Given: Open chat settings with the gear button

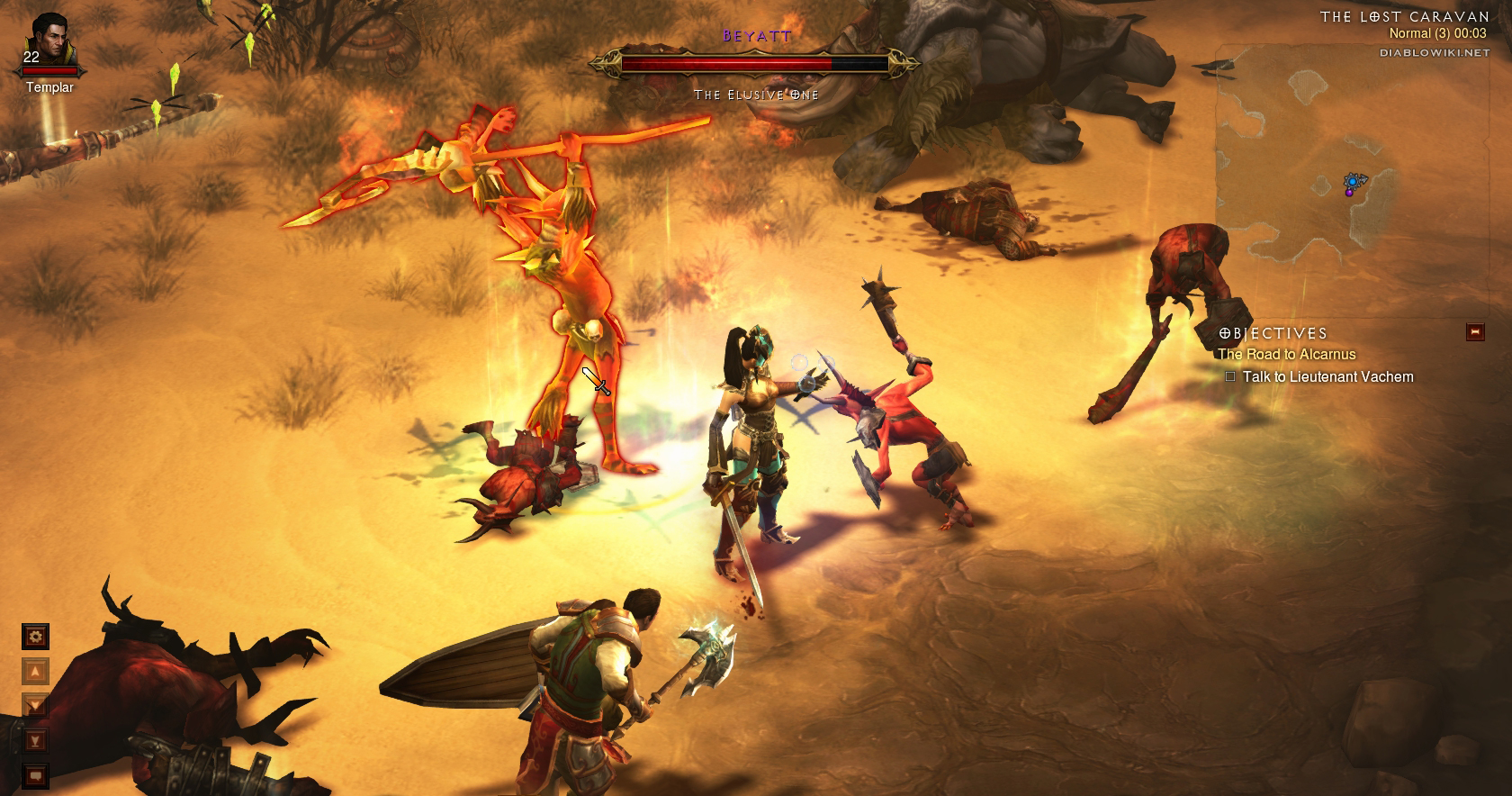Looking at the screenshot, I should point(36,637).
